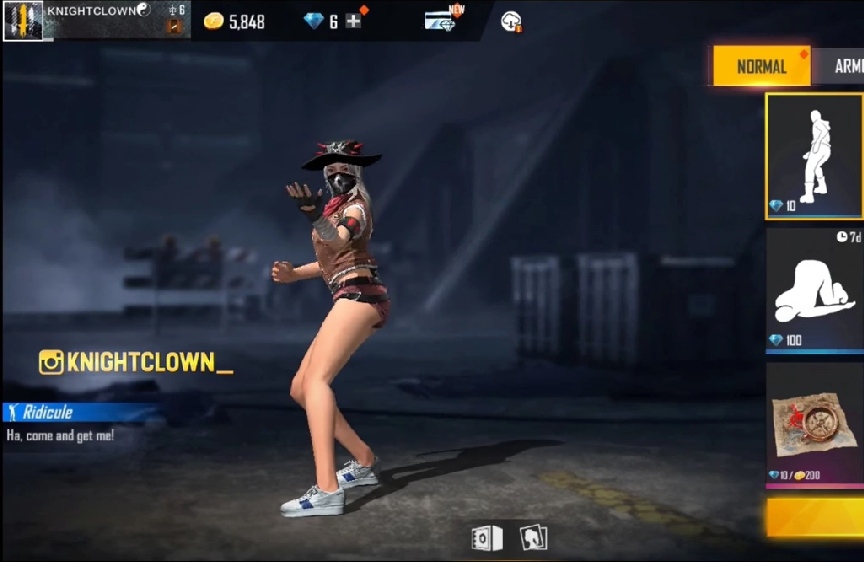Click the large orange purchase button
The image size is (864, 562).
point(814,518)
